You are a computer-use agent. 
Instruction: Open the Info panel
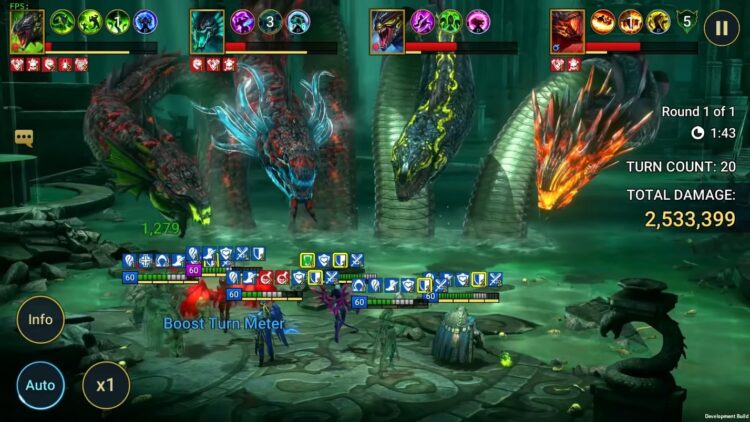point(40,321)
